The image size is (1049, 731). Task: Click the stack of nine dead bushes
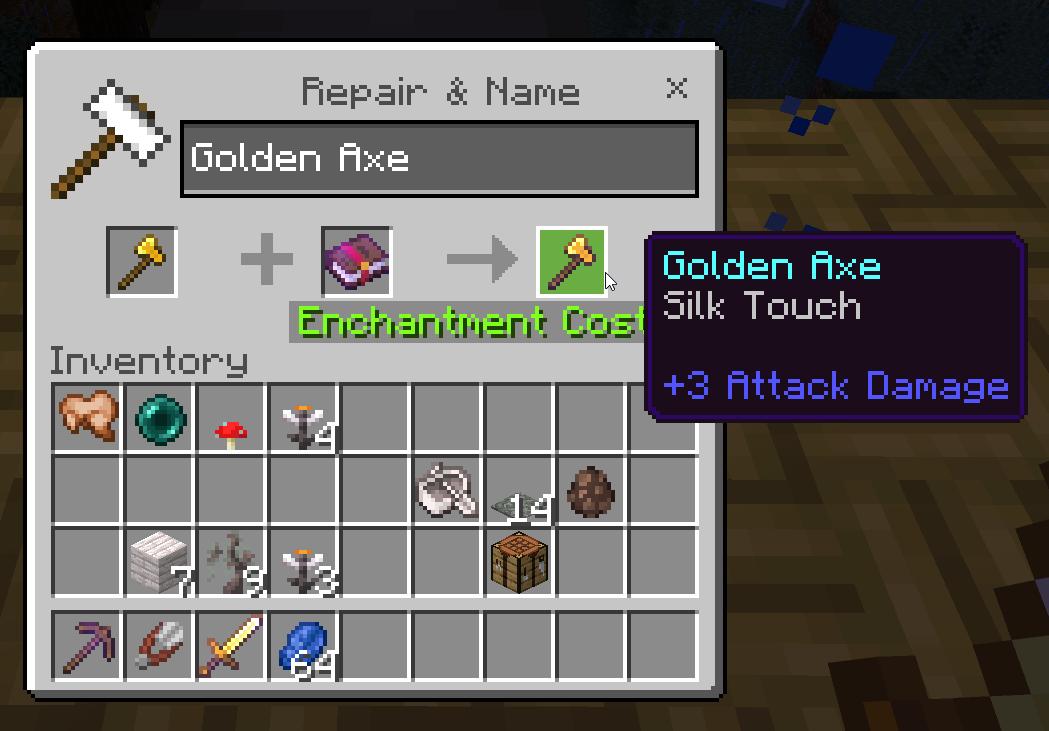point(232,562)
